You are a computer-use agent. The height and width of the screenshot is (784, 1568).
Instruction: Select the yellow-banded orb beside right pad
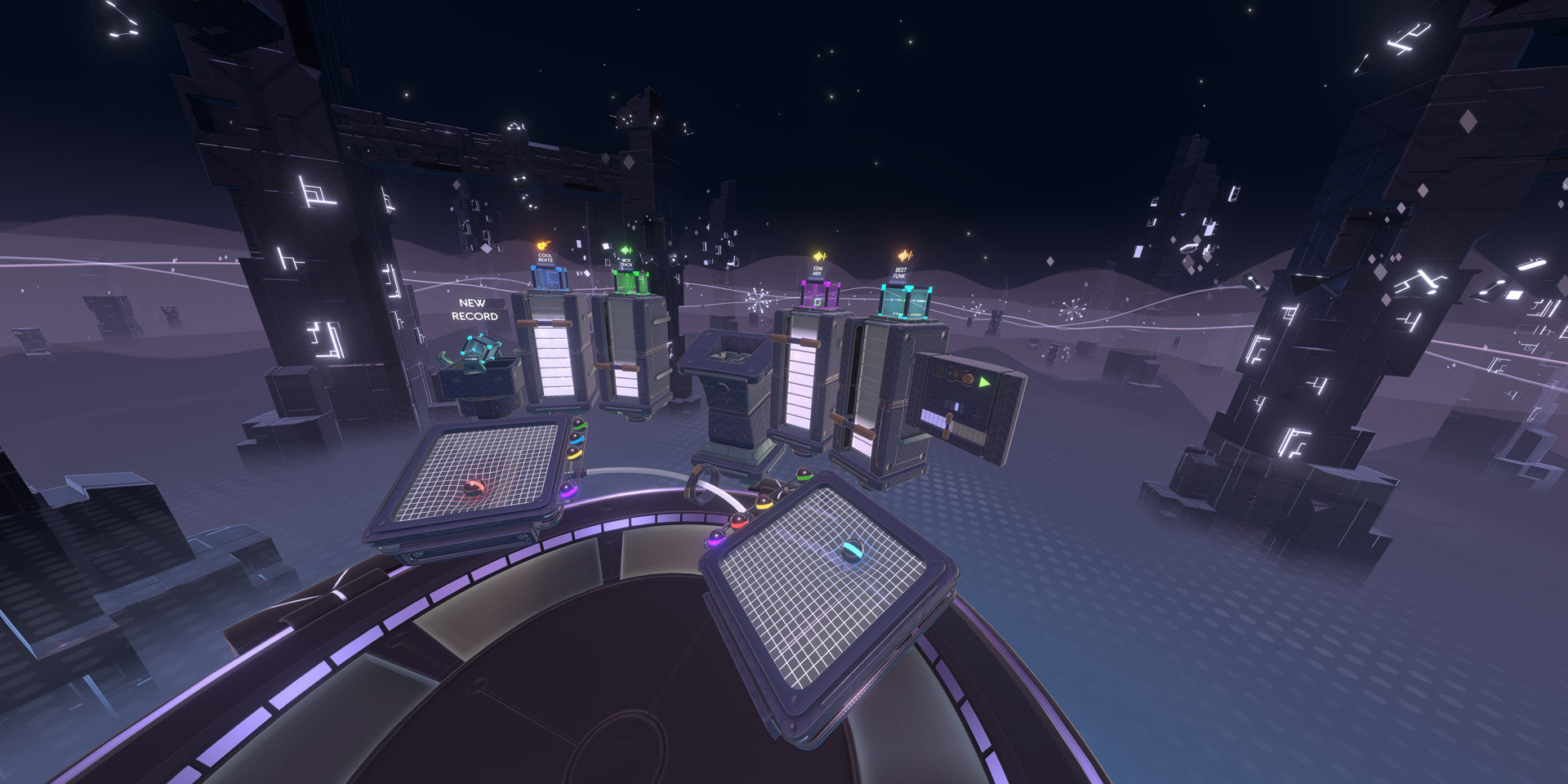coord(764,503)
